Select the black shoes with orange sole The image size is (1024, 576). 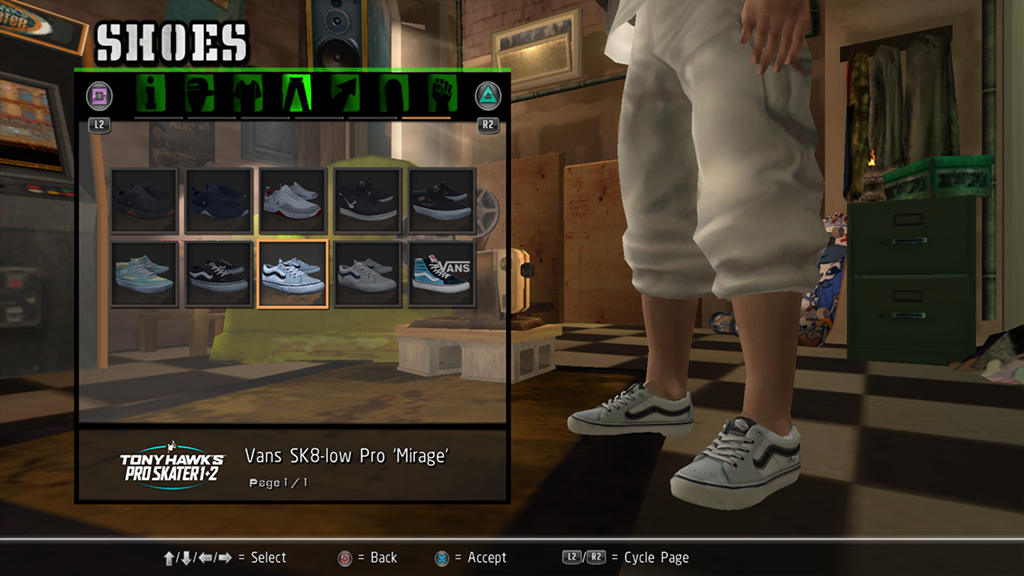coord(144,201)
